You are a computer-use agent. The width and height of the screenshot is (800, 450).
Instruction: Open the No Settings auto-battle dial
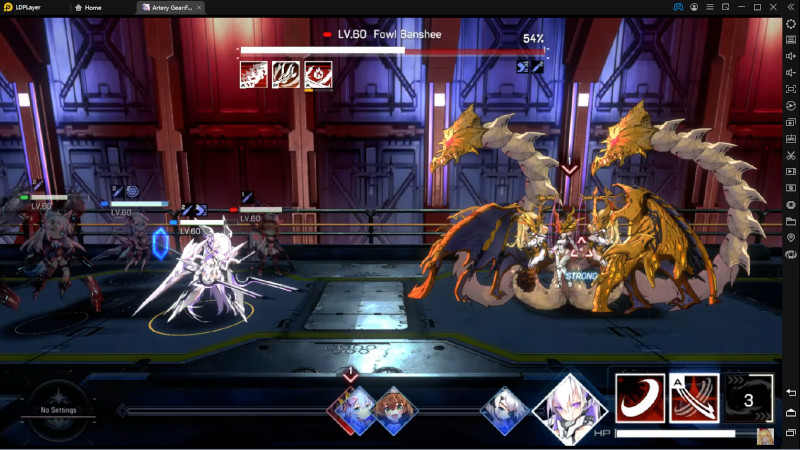(x=58, y=410)
